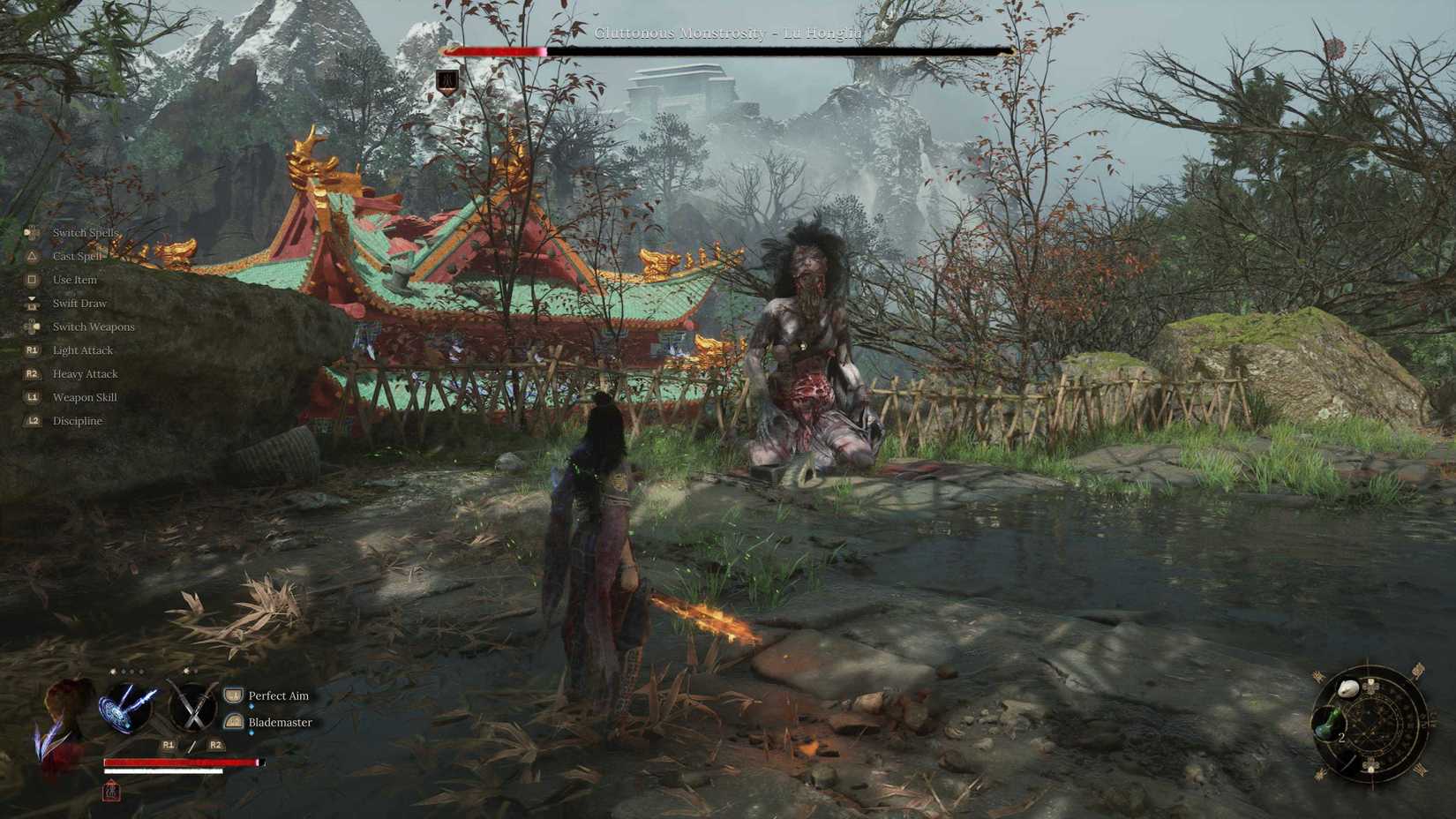The height and width of the screenshot is (819, 1456).
Task: Open Switch Weapons from the control list
Action: (94, 327)
